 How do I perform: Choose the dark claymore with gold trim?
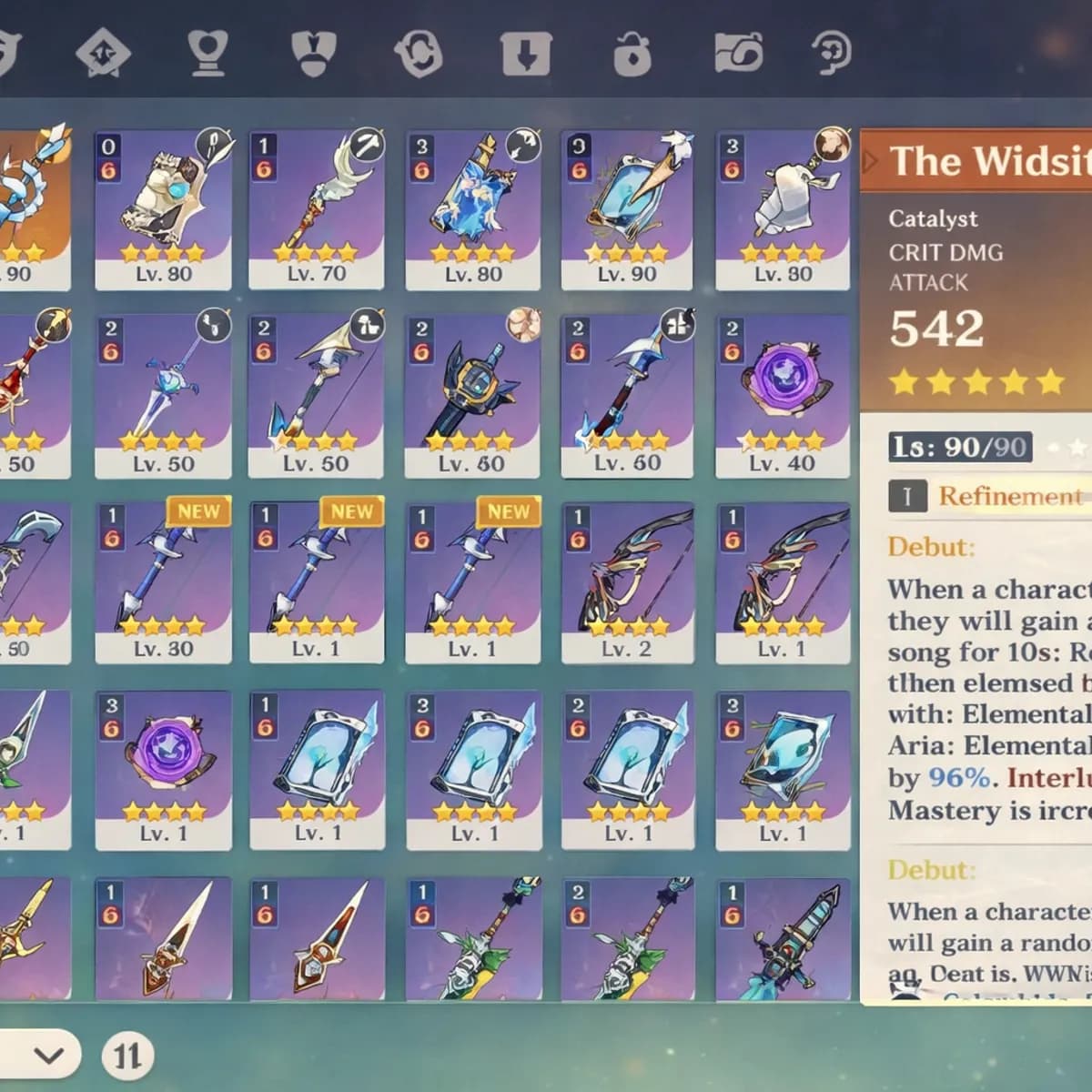pyautogui.click(x=472, y=396)
